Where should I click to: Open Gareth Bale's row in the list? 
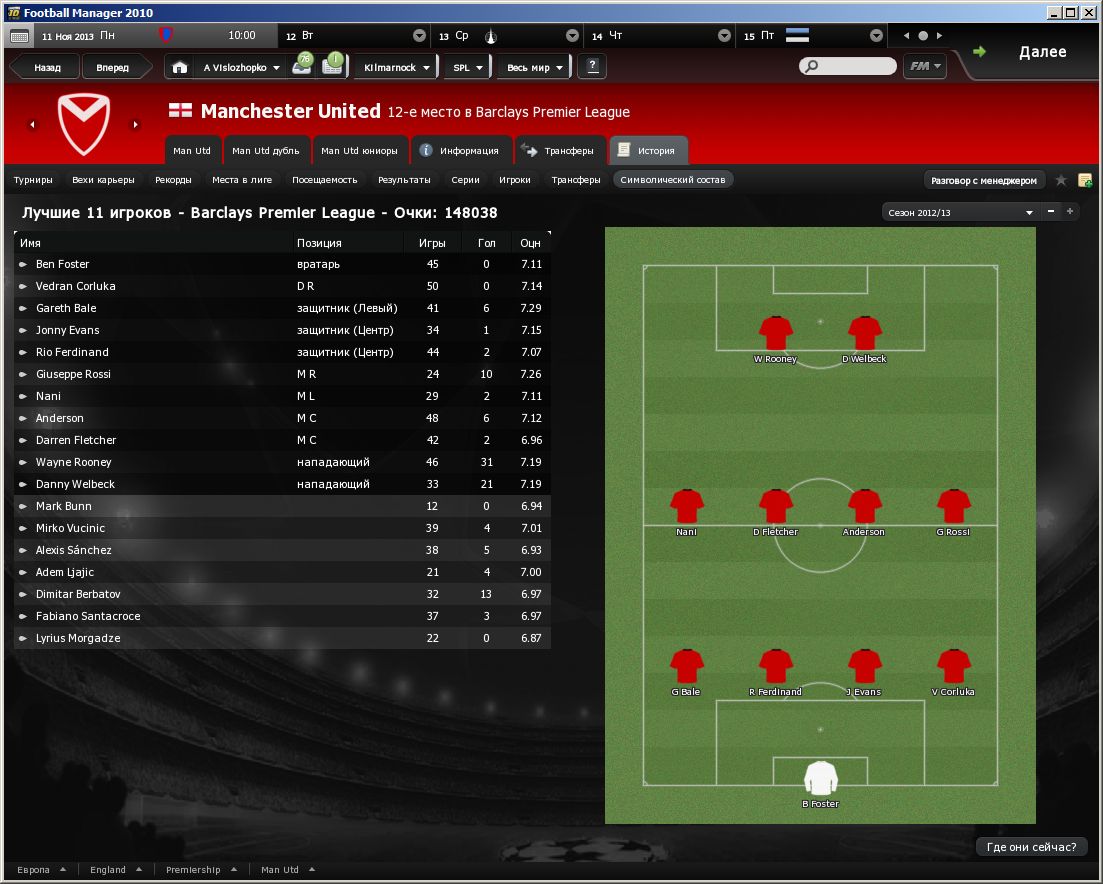click(66, 308)
